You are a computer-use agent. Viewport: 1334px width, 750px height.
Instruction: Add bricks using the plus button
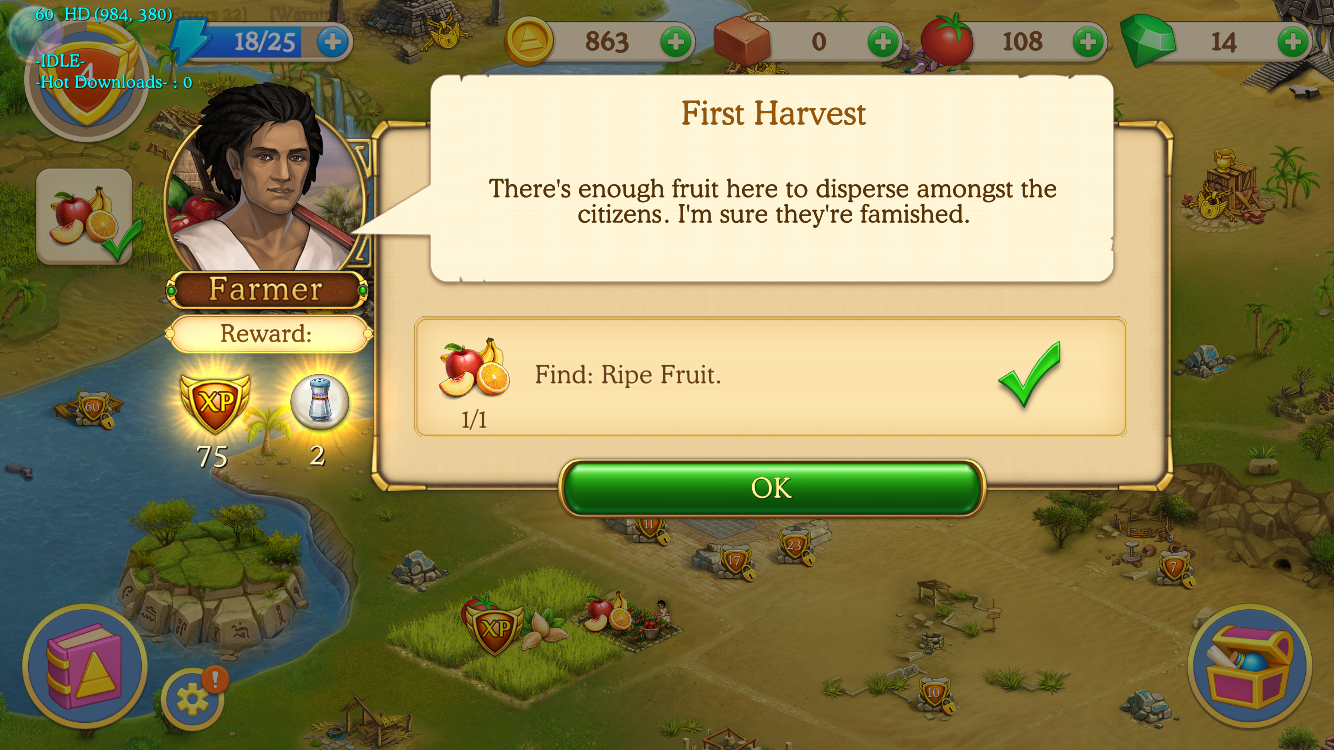[x=882, y=42]
